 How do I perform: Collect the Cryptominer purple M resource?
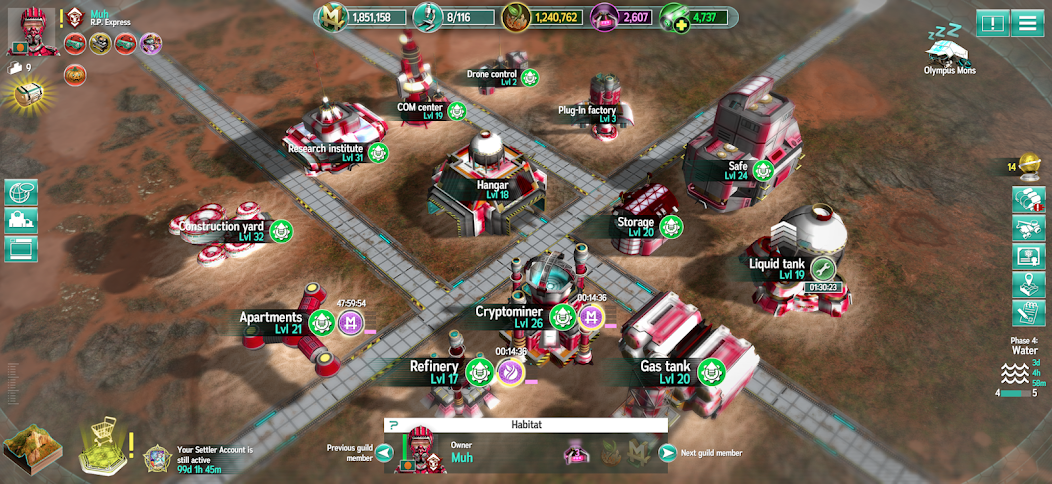[592, 317]
